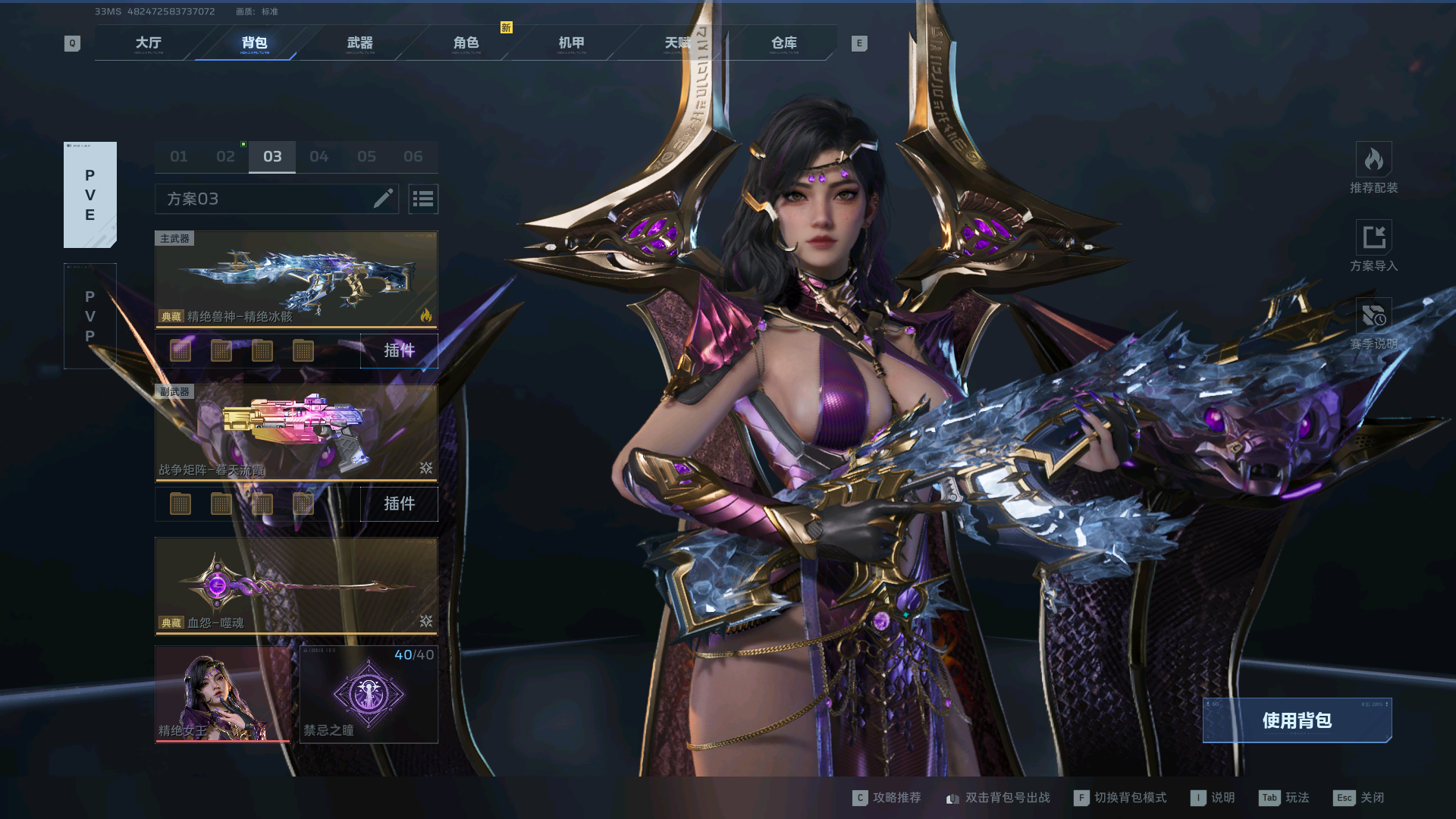This screenshot has width=1456, height=819.
Task: Open 推荐配装 recommended loadouts
Action: tap(1373, 168)
